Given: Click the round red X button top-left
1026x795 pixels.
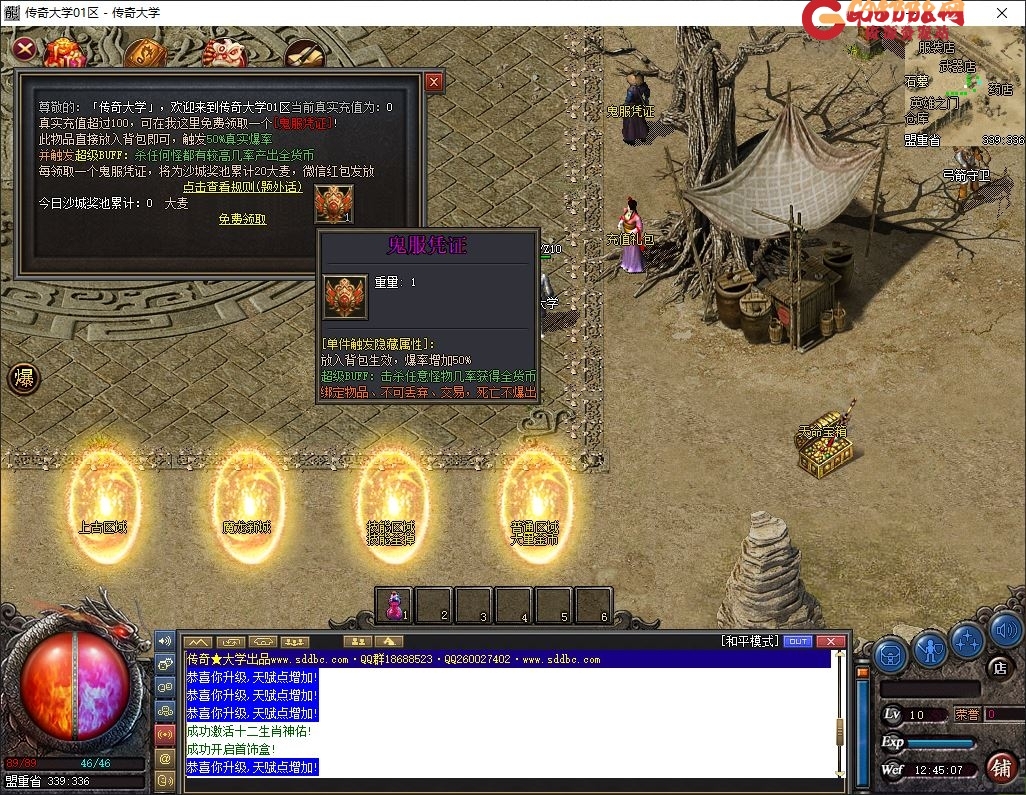Looking at the screenshot, I should (24, 48).
